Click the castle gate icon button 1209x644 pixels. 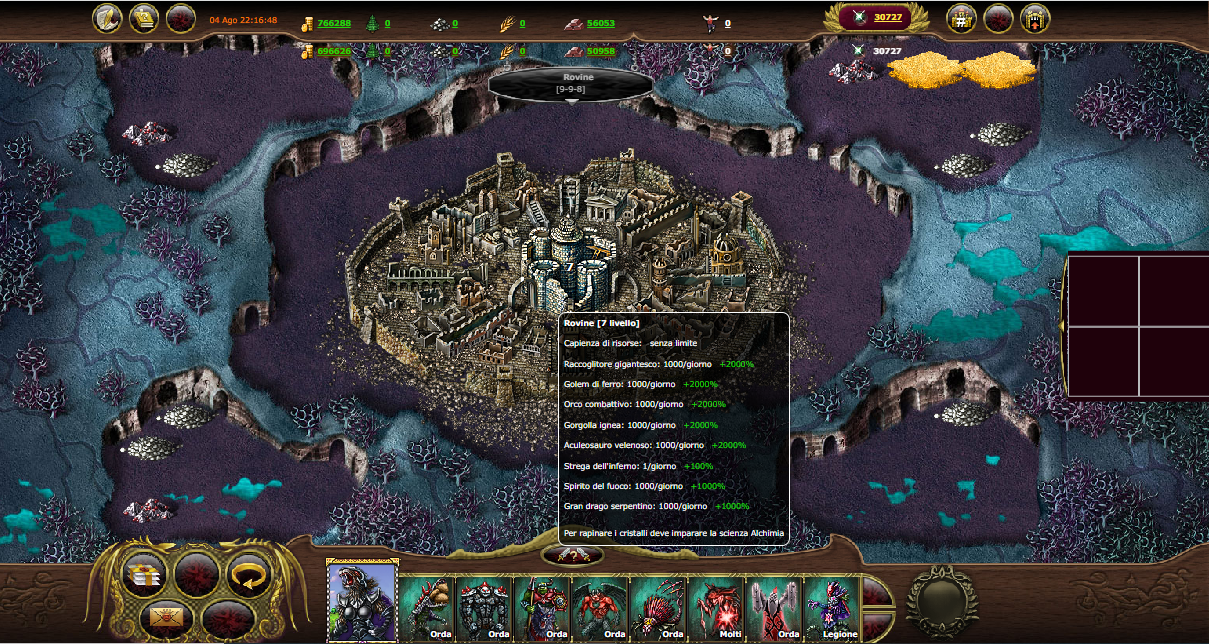[1035, 18]
